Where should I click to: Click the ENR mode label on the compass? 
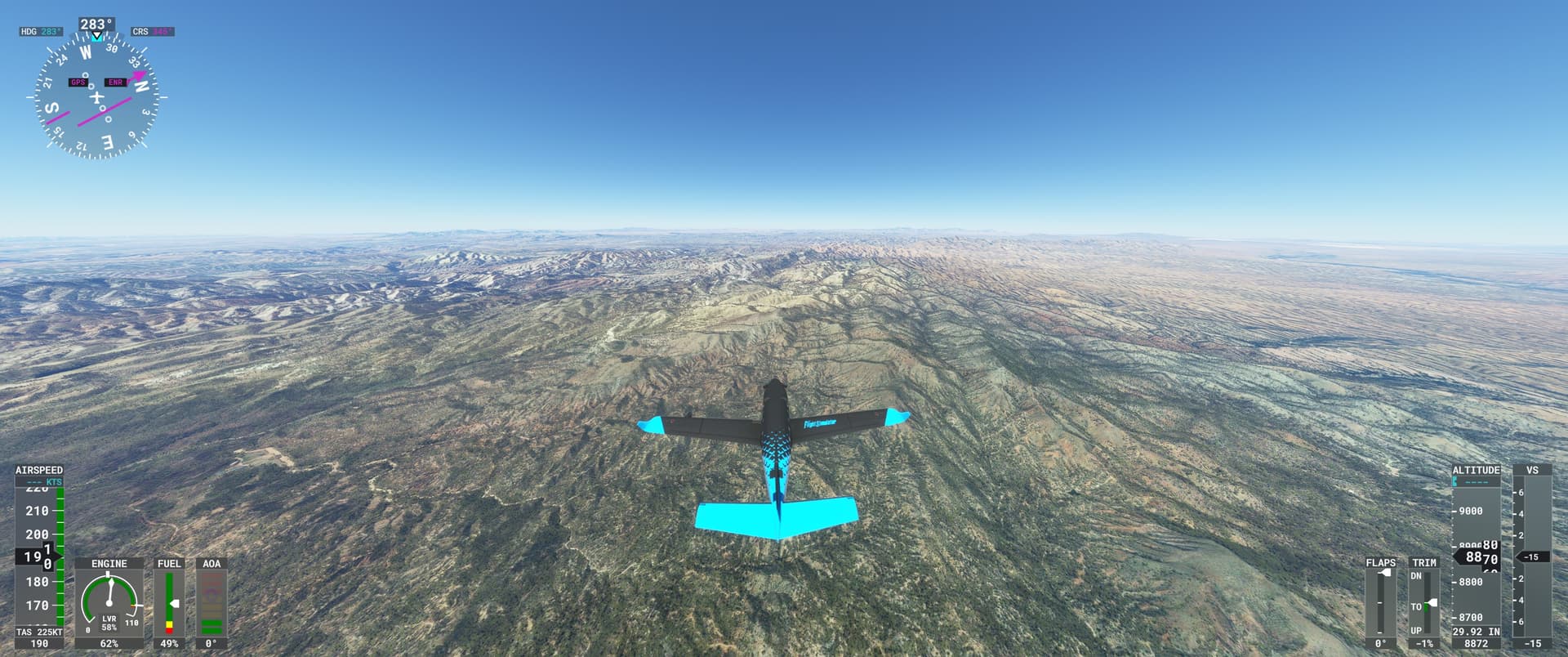114,82
